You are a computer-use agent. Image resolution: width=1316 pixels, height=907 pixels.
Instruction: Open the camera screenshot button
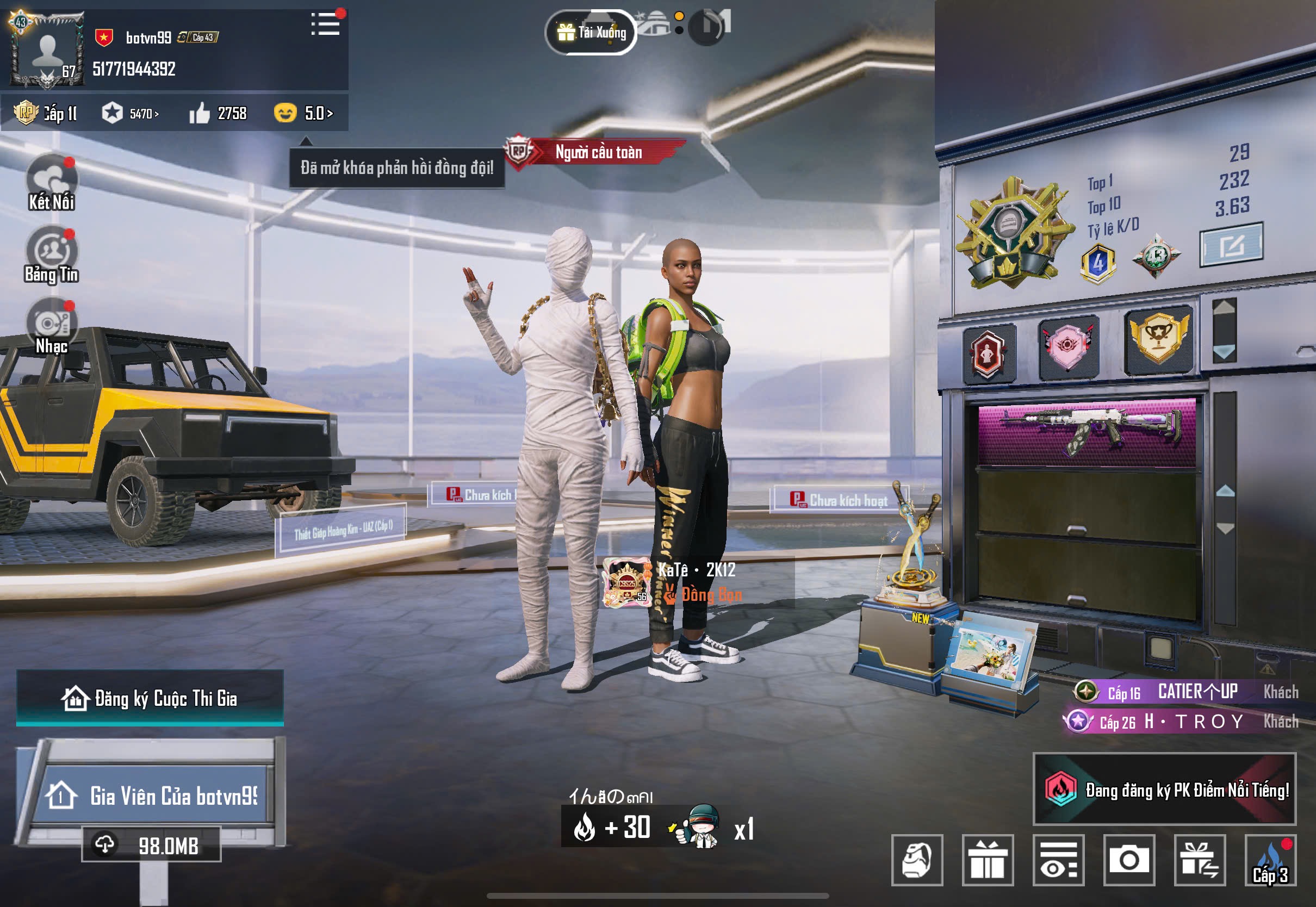1129,860
